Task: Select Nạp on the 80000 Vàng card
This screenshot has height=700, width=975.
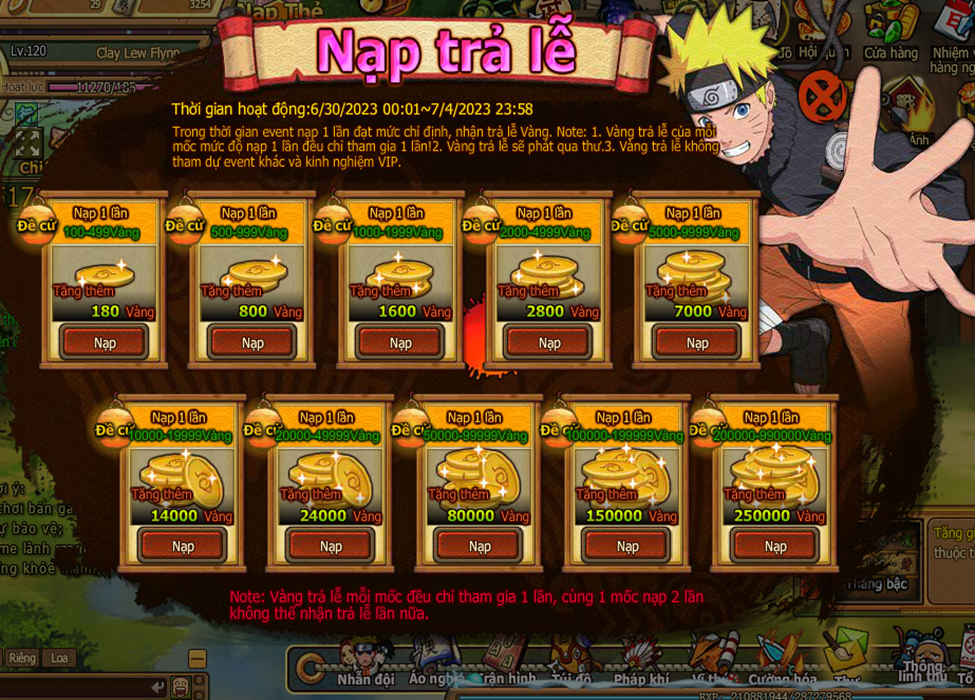Action: click(x=480, y=547)
